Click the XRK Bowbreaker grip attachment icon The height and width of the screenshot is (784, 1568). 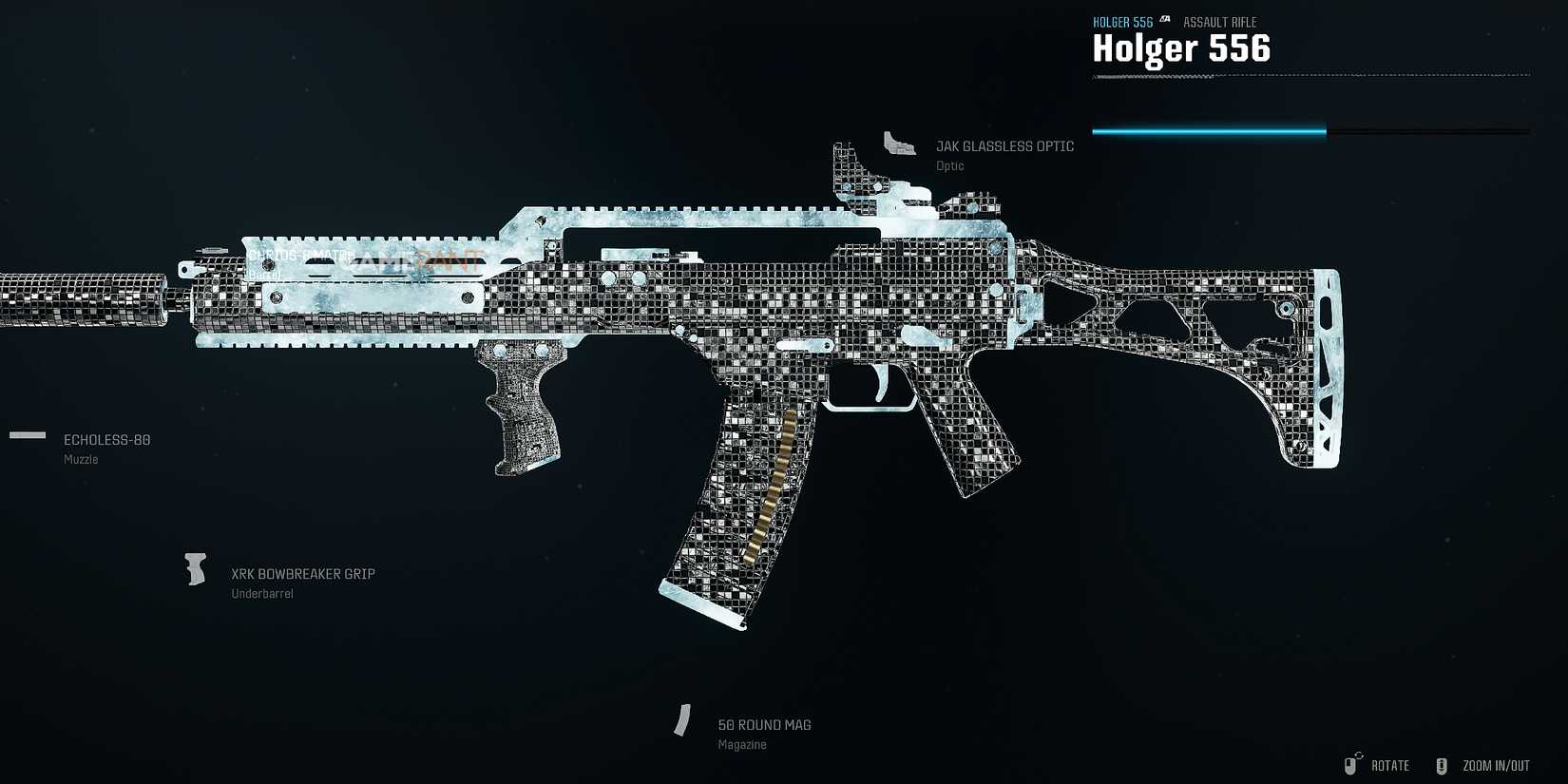coord(196,568)
